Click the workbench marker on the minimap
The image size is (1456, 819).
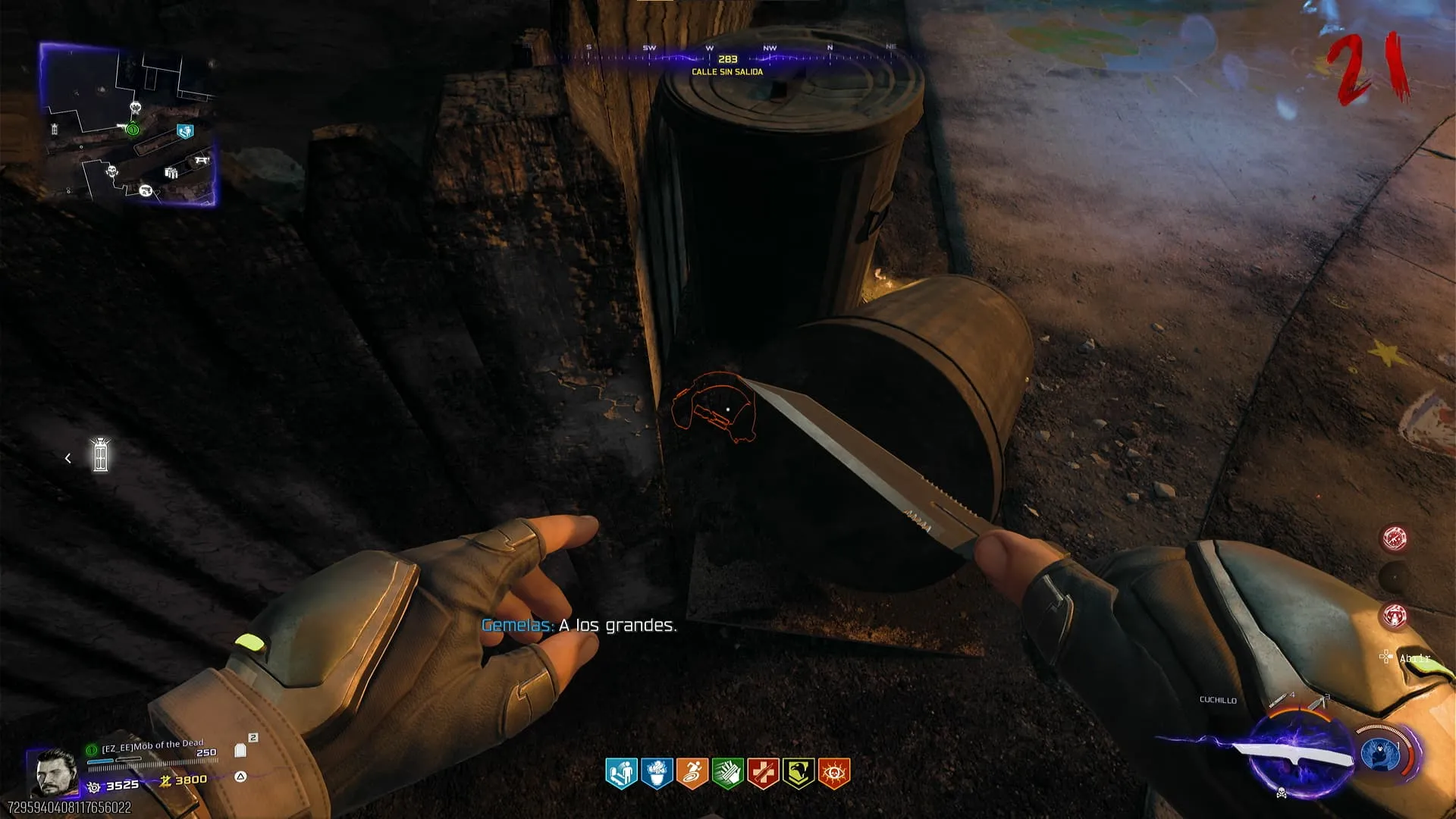(201, 160)
